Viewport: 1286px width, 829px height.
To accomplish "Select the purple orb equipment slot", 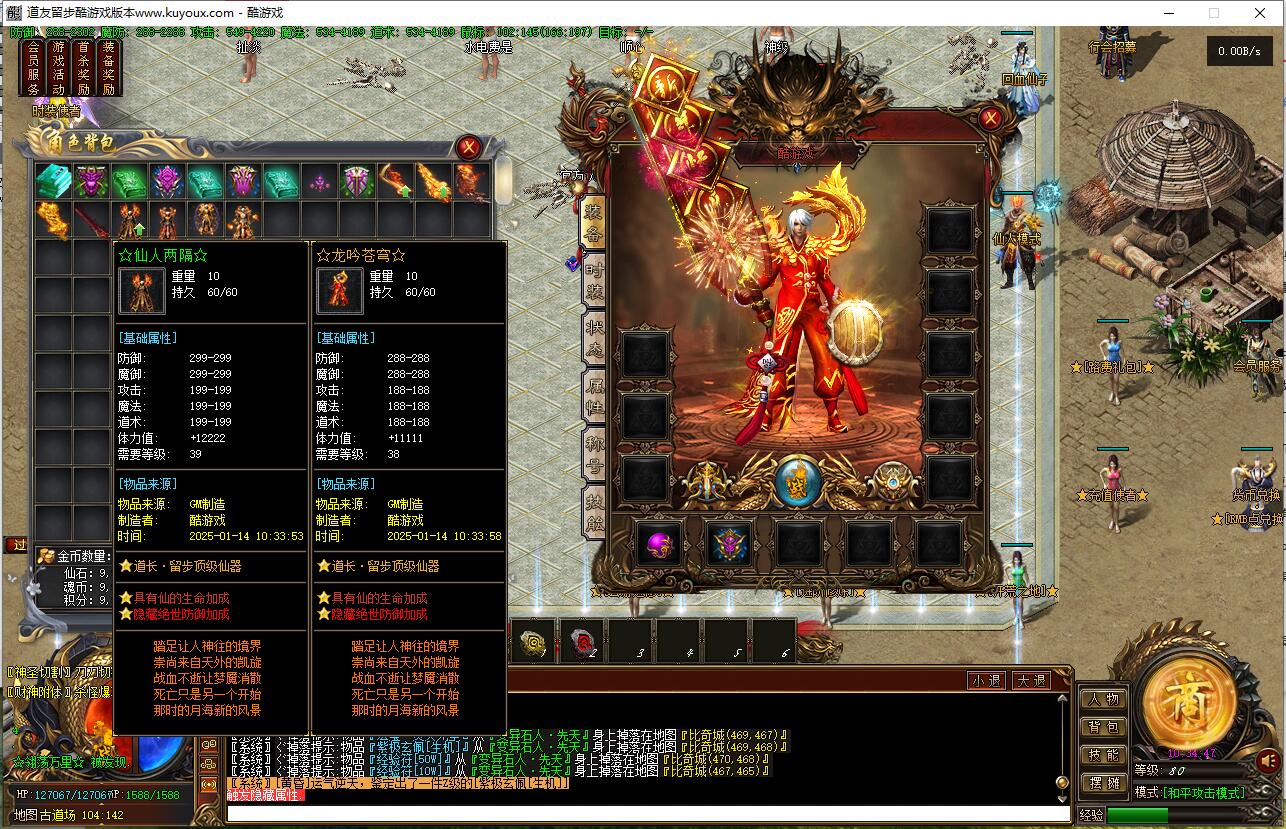I will (x=659, y=545).
